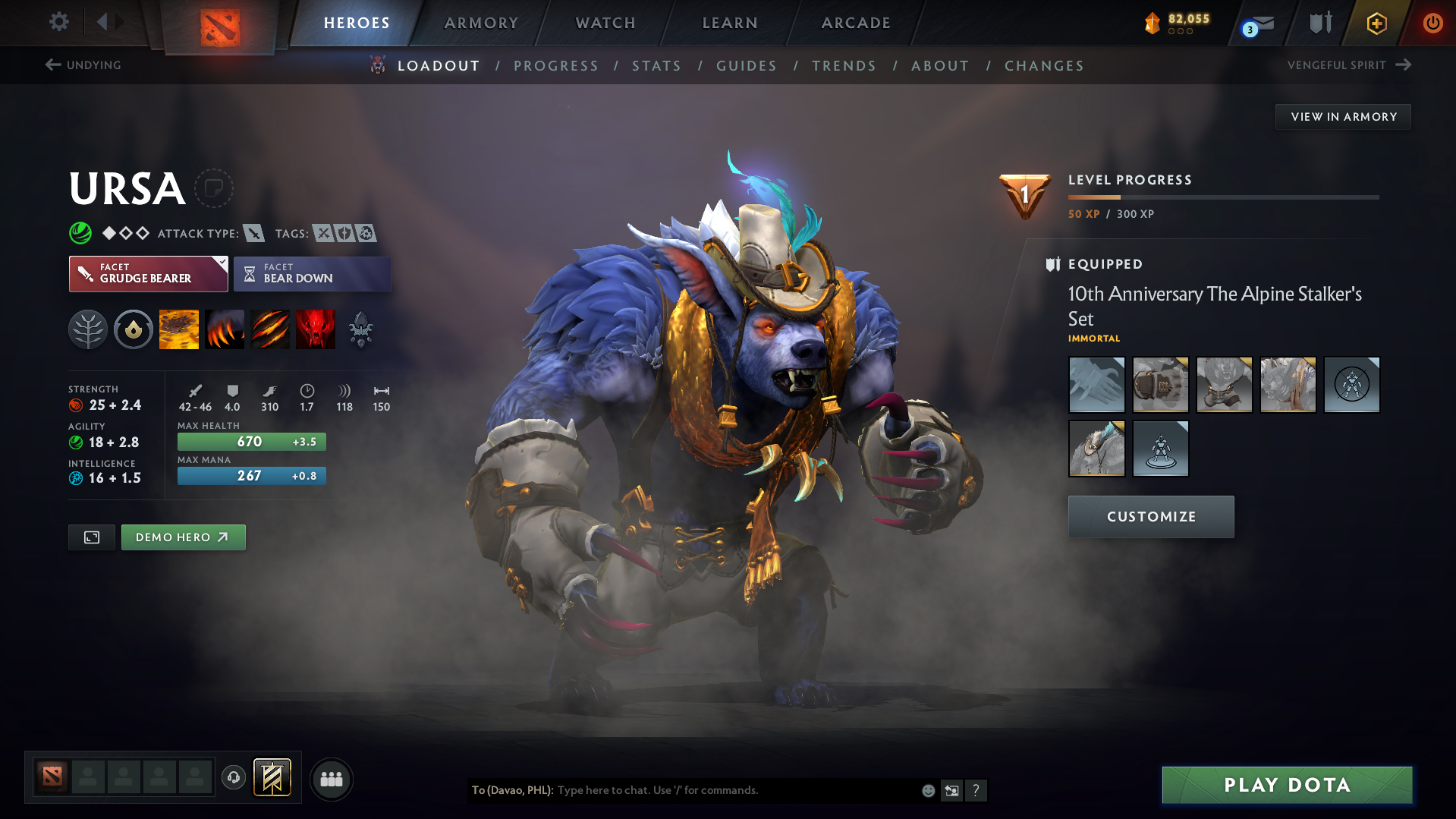
Task: Toggle the melee attack type filter
Action: coord(254,233)
